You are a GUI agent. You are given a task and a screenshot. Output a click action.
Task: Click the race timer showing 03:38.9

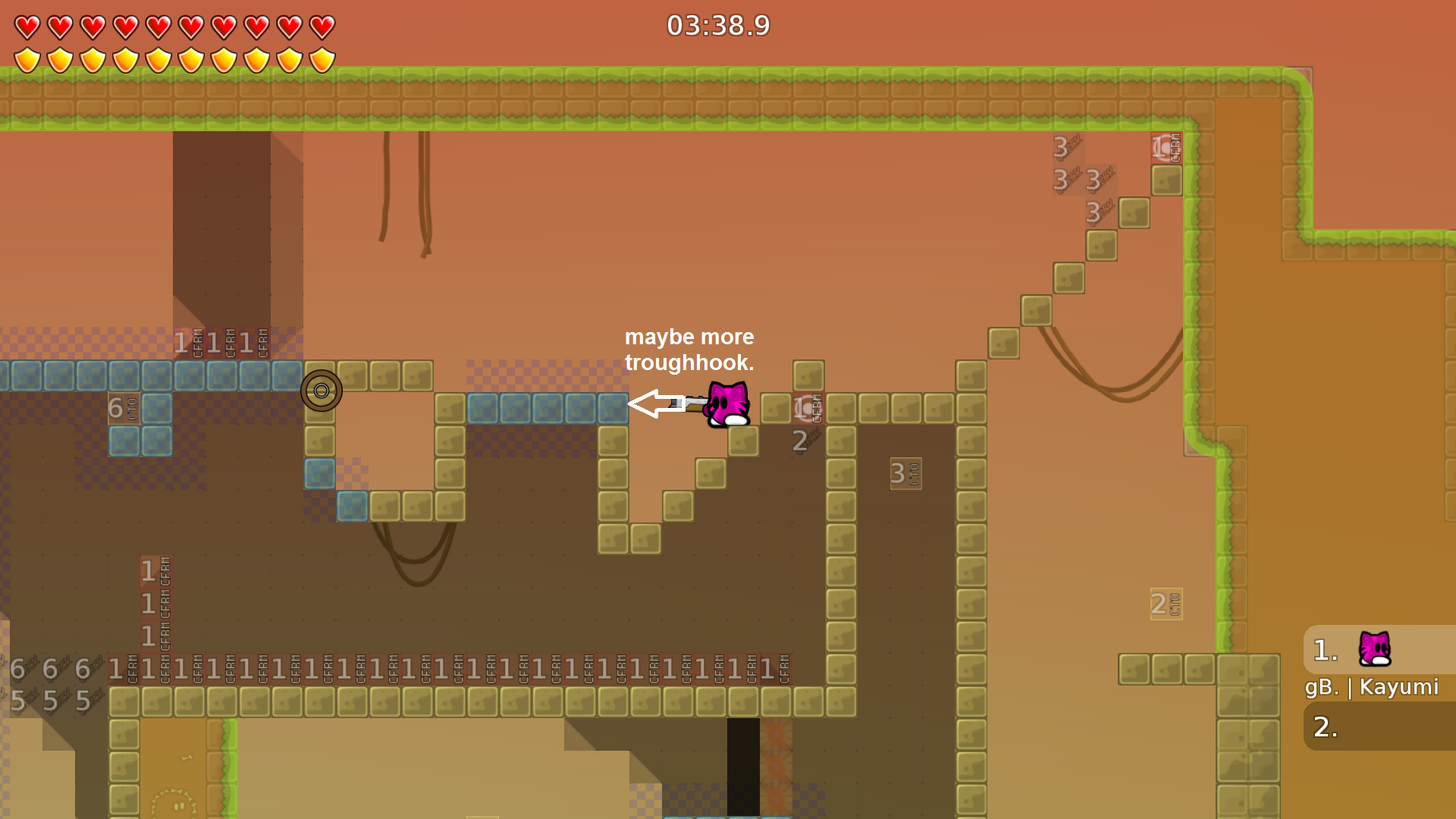point(716,26)
